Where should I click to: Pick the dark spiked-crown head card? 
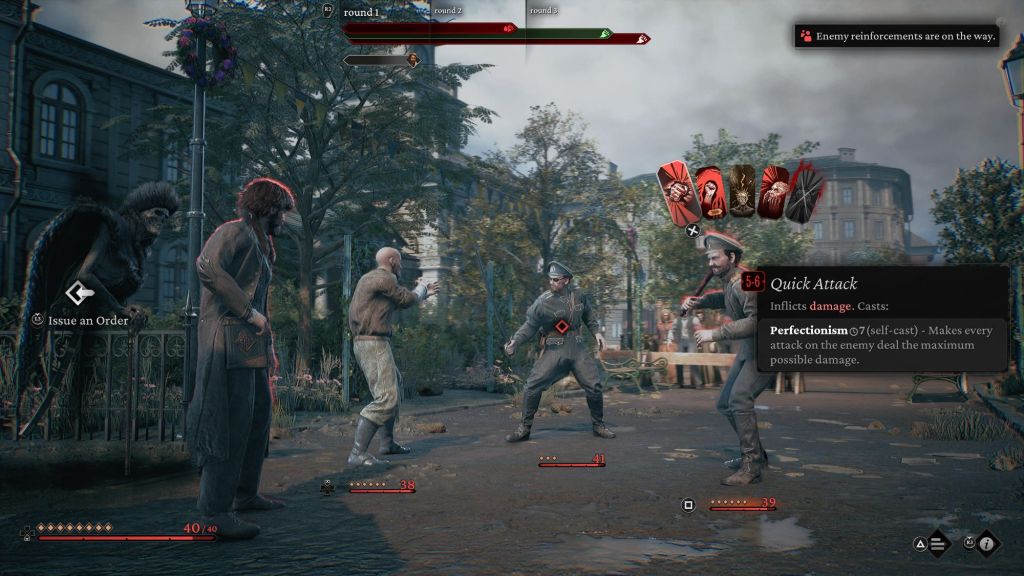point(741,190)
